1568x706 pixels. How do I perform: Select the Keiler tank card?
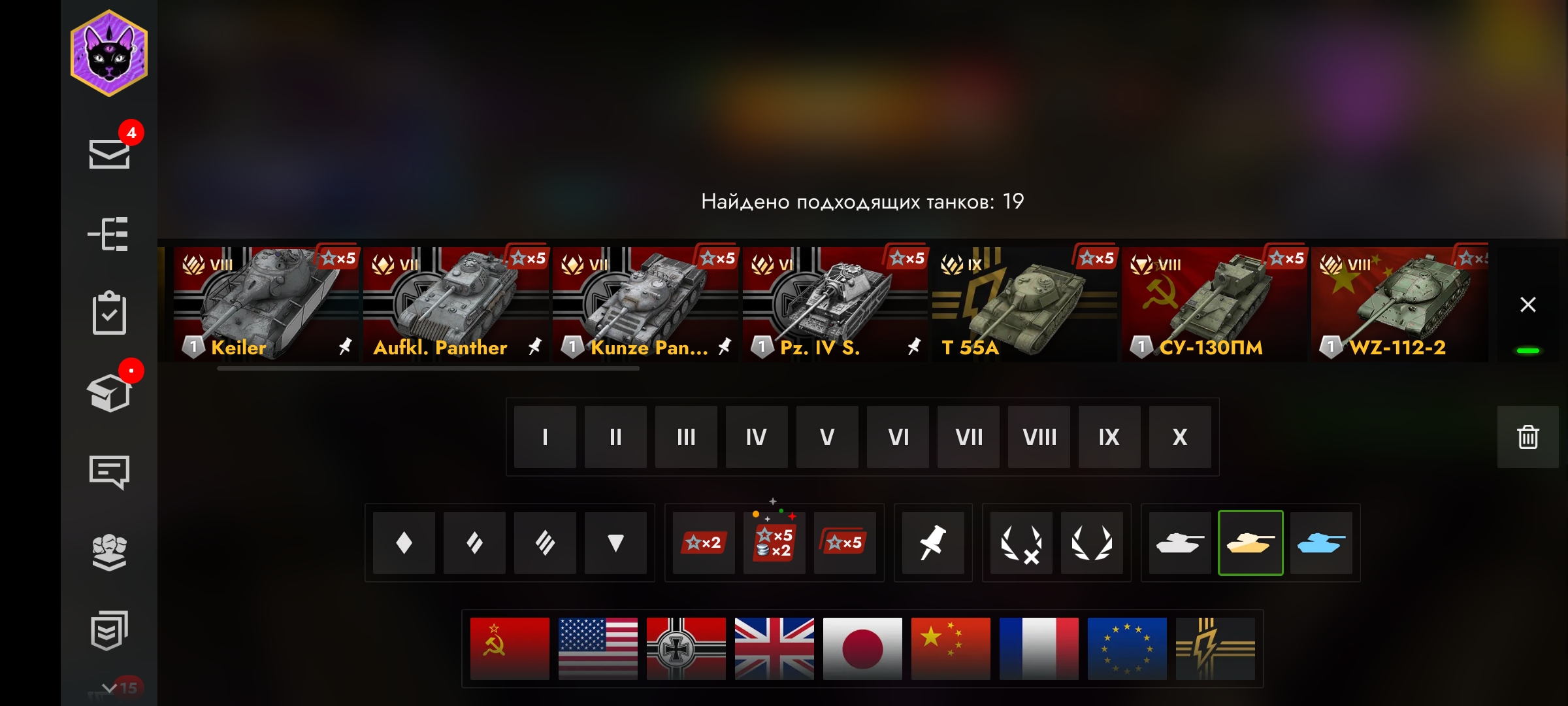pyautogui.click(x=265, y=304)
